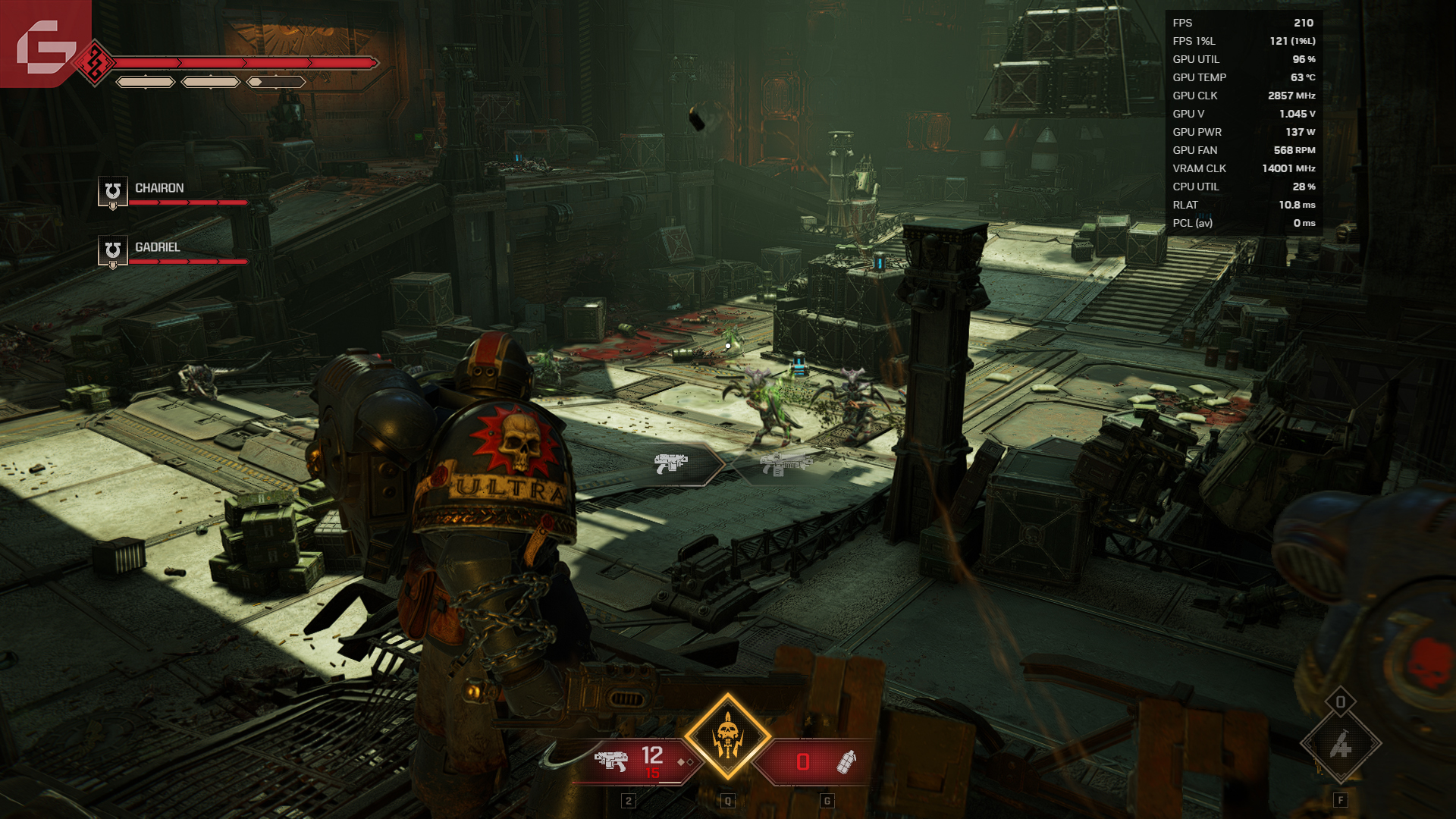Screen dimensions: 1456x819
Task: Click Chairon's squad member emblem
Action: point(112,191)
